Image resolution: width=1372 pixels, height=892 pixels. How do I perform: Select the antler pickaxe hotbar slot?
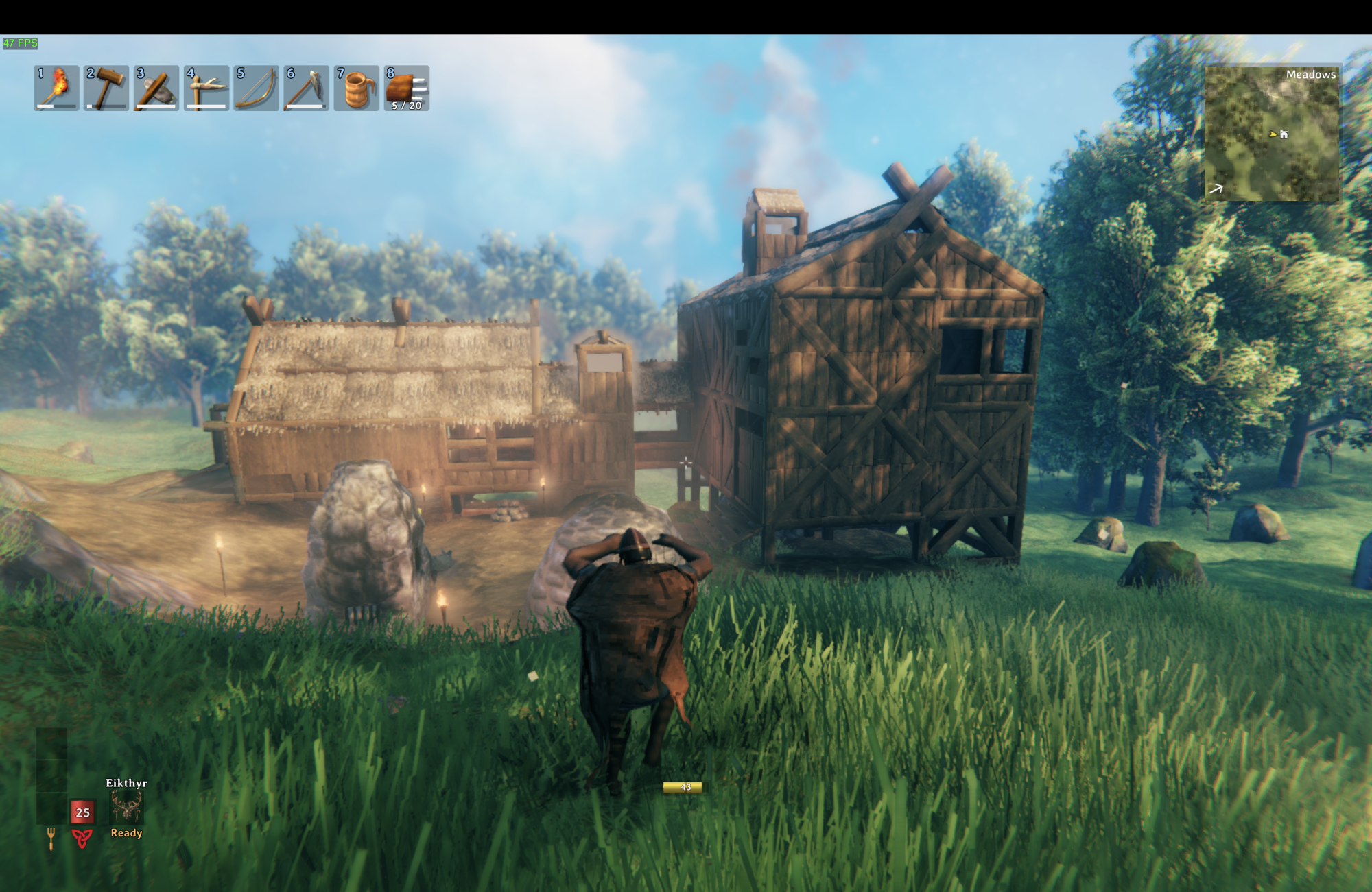point(206,88)
